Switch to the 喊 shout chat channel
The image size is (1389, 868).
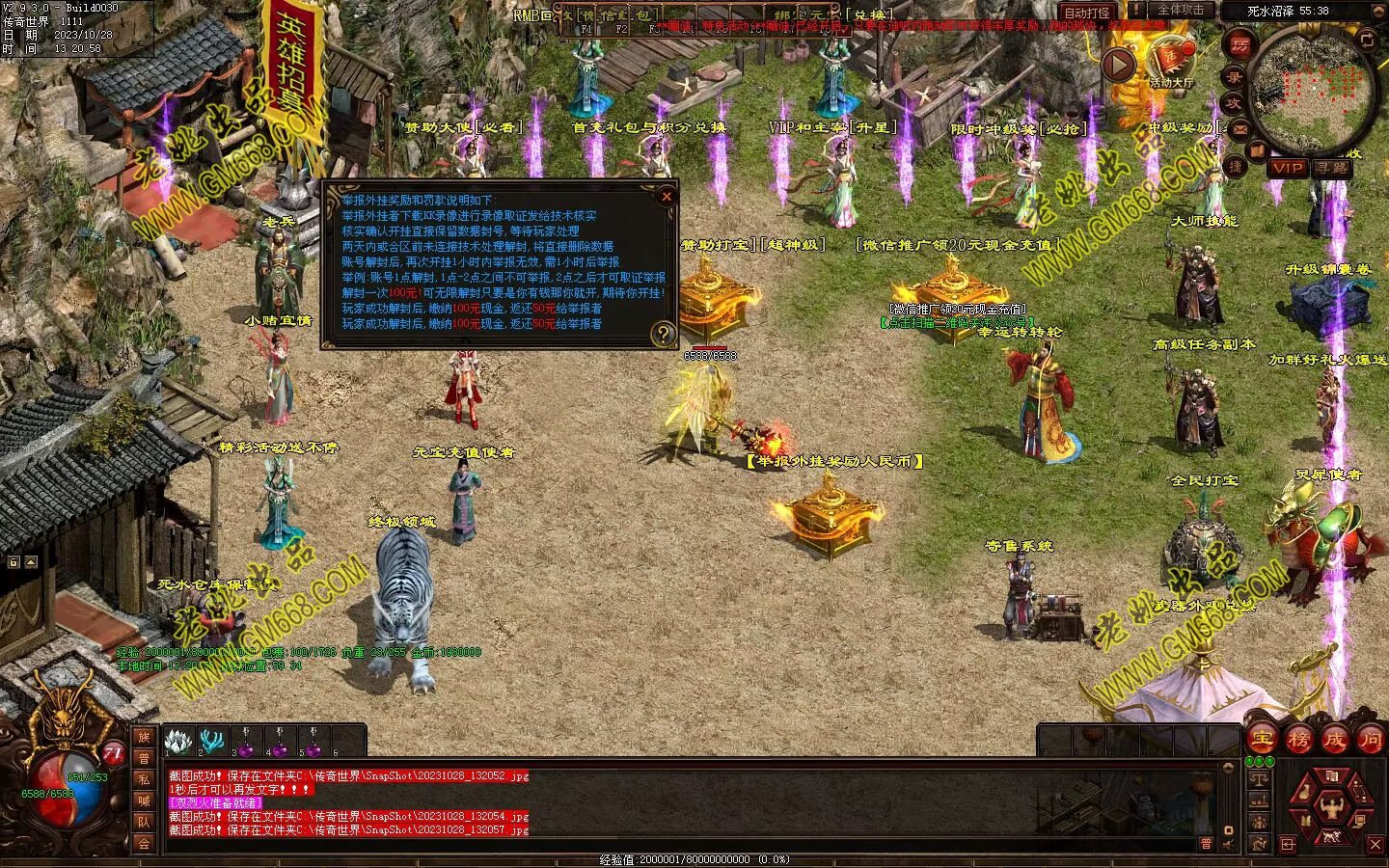(144, 800)
